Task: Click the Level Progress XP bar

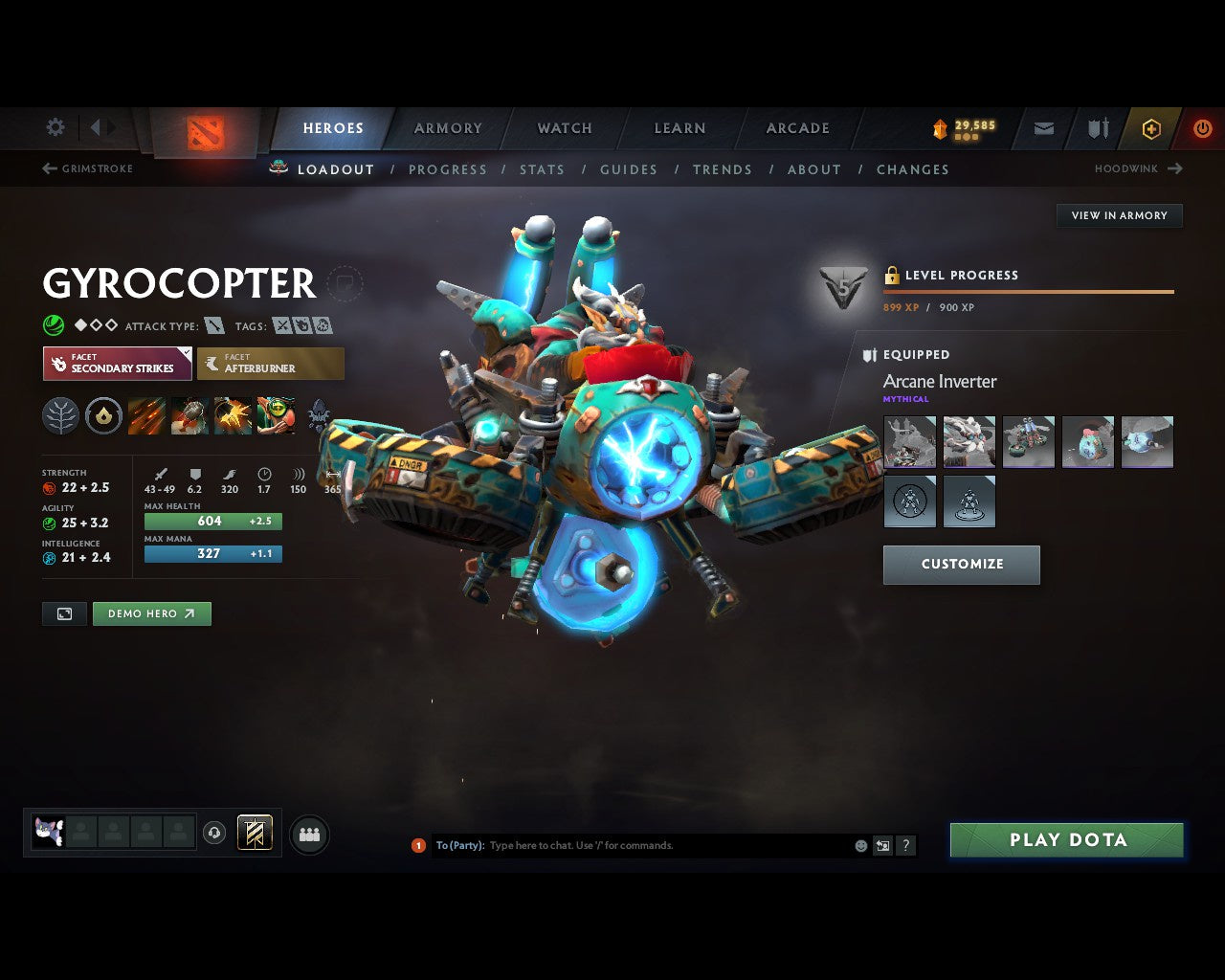Action: [1029, 292]
